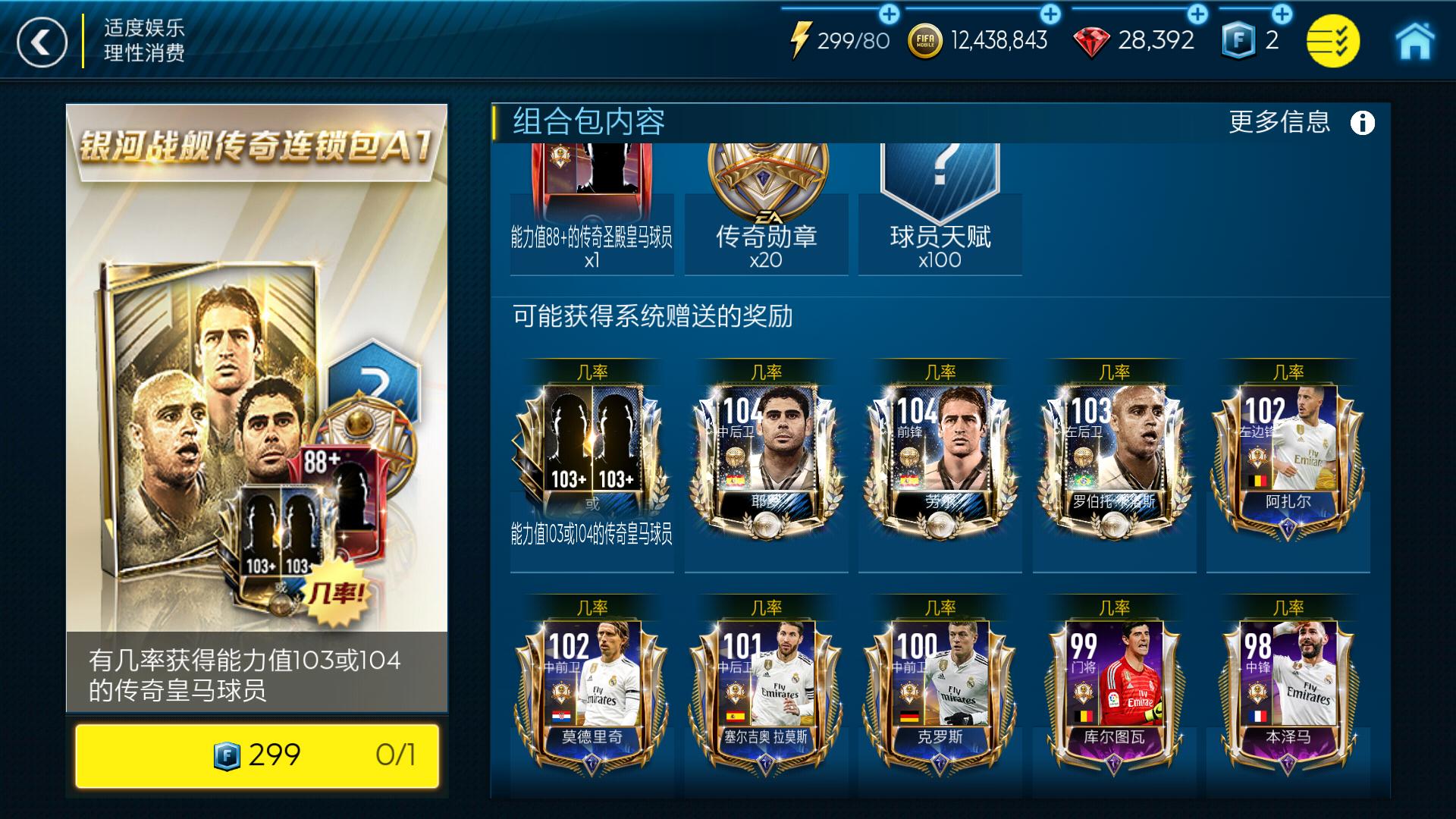
Task: Tap the back arrow at top left
Action: click(42, 40)
